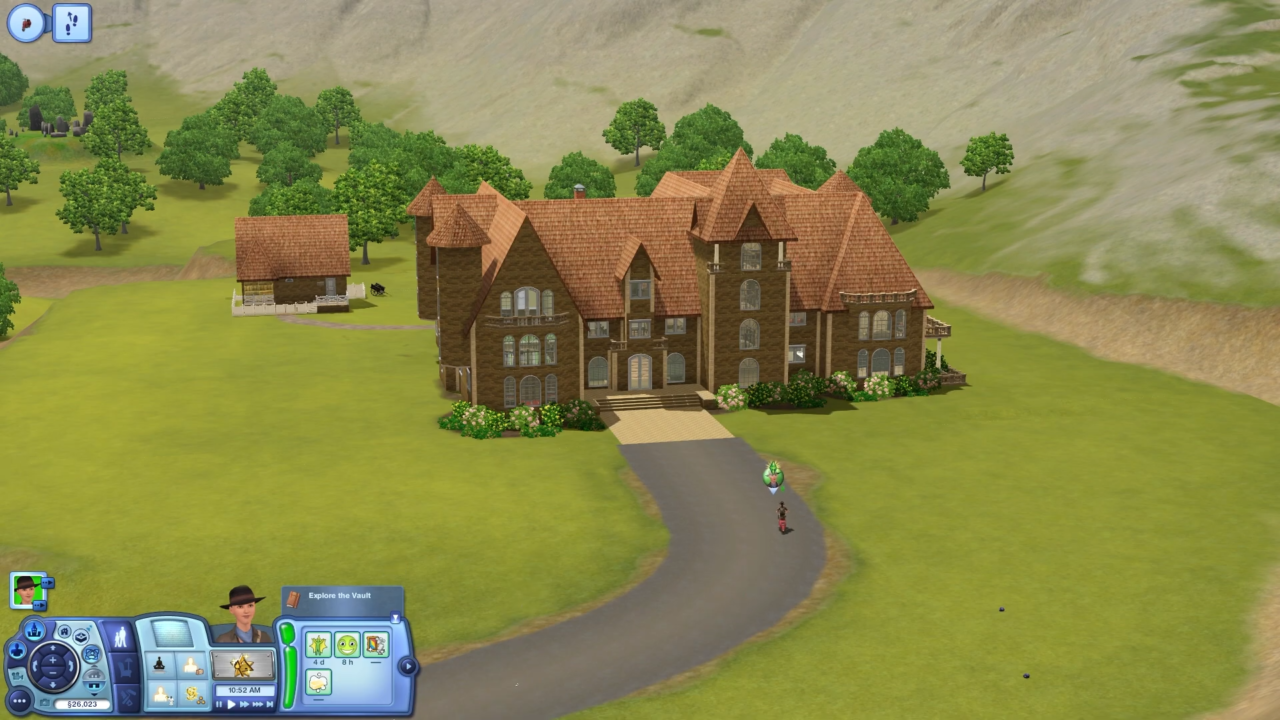Open the Options menu with the ellipsis button
This screenshot has width=1280, height=720.
[19, 701]
